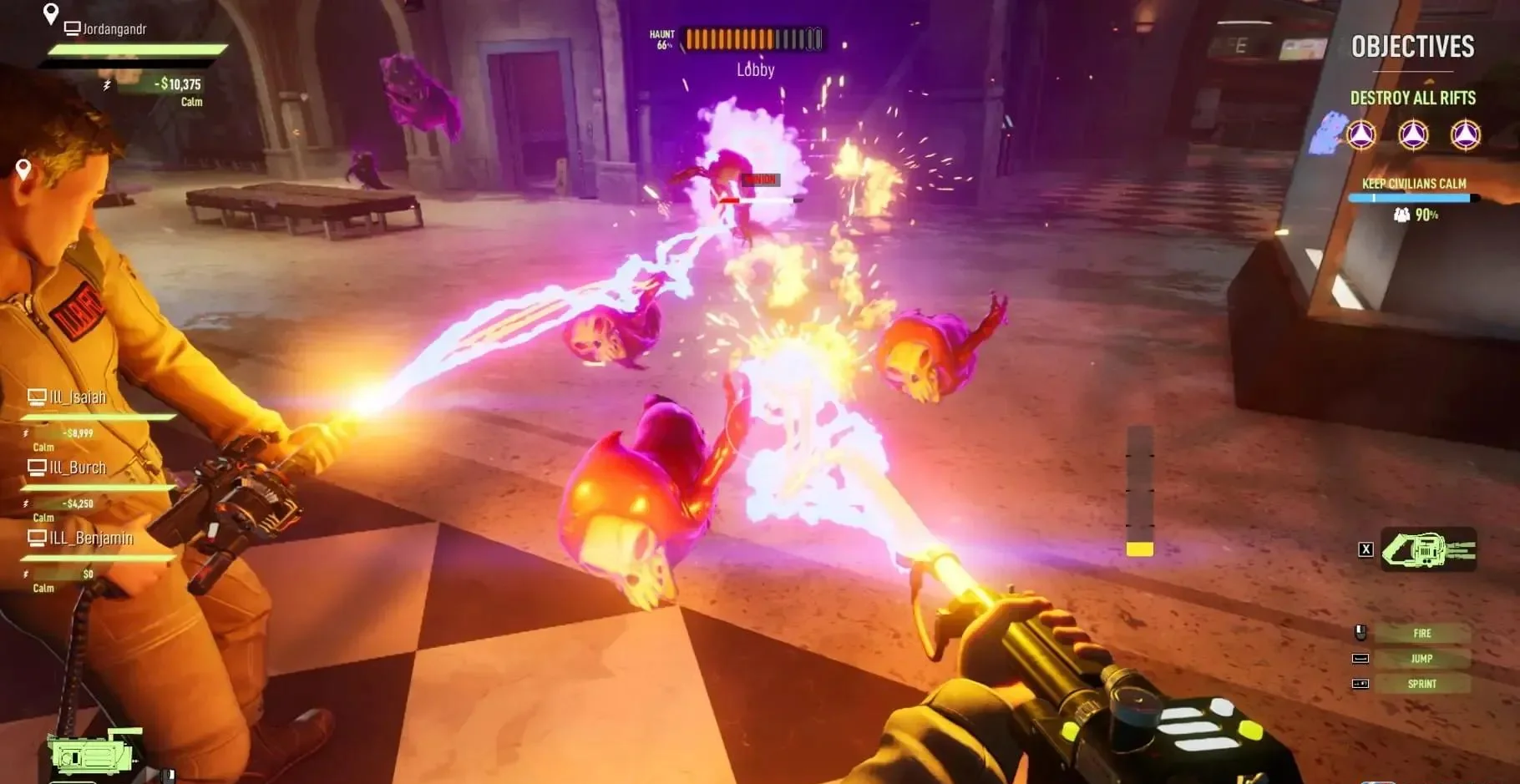The height and width of the screenshot is (784, 1520).
Task: Select teammate ILL_Benjamin in the squad list
Action: click(x=90, y=539)
